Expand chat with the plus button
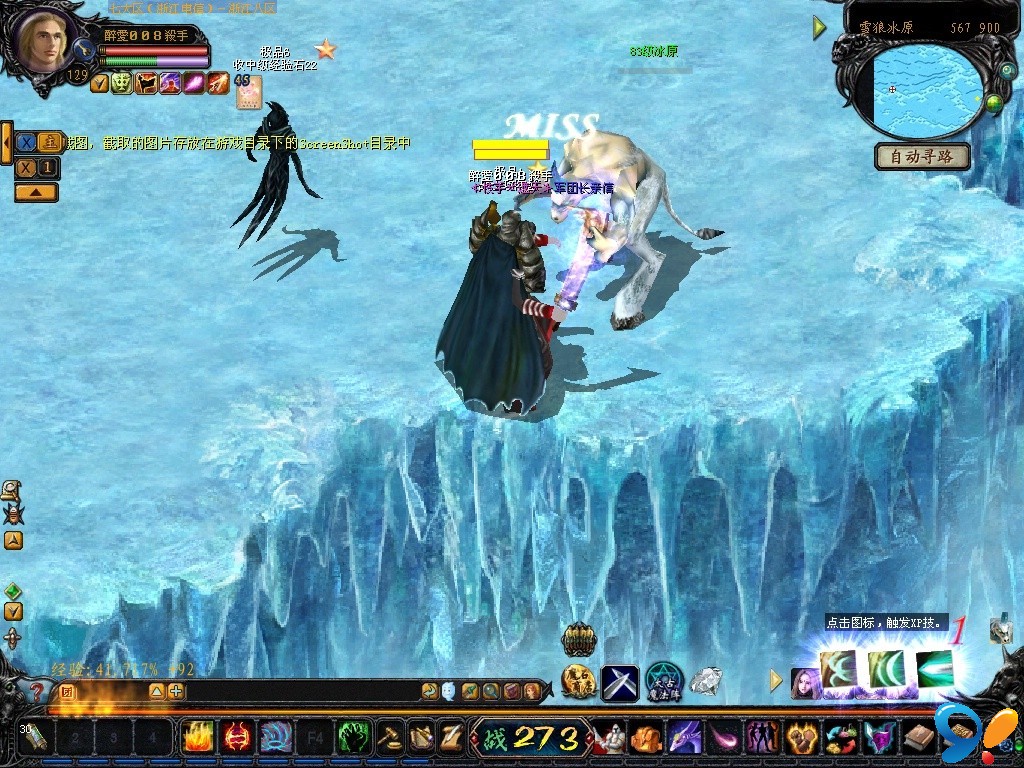This screenshot has height=768, width=1024. coord(176,691)
